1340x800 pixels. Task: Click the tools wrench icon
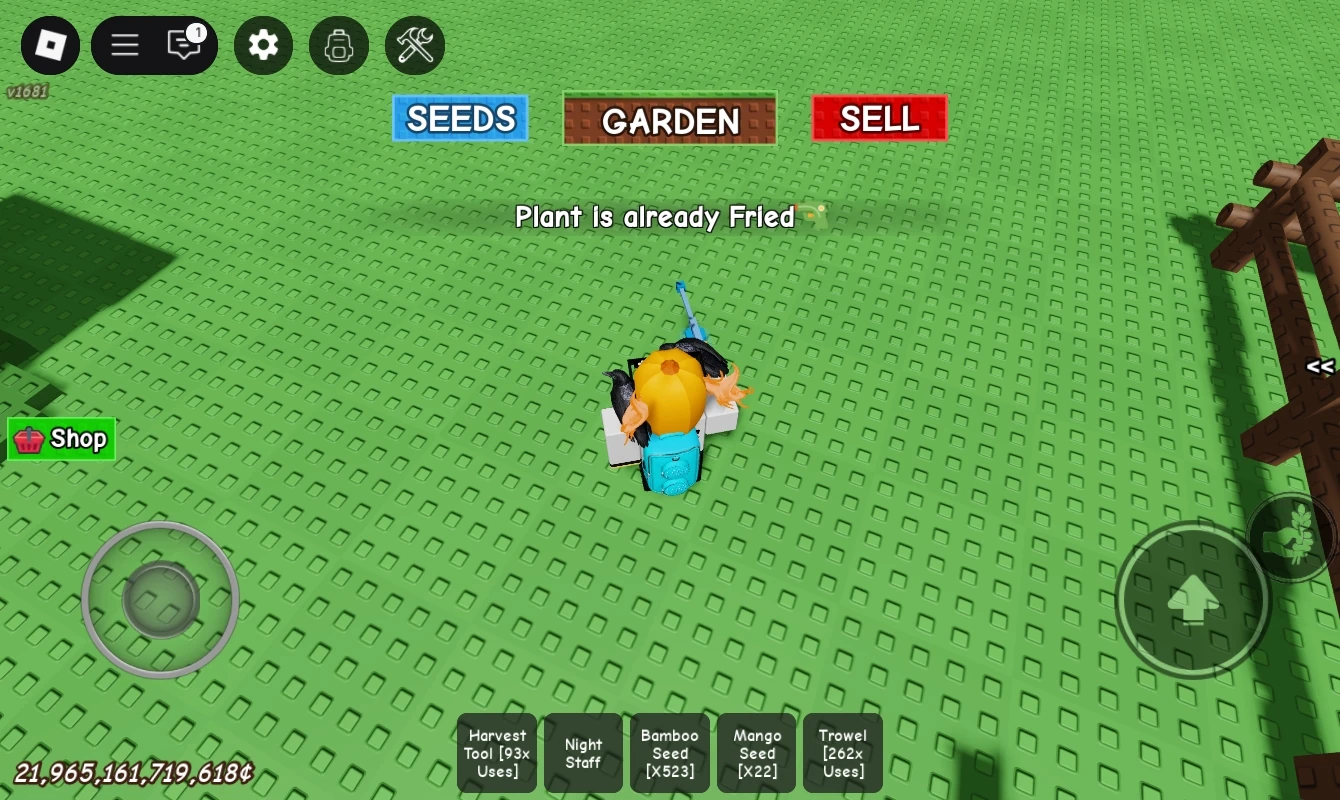point(415,46)
